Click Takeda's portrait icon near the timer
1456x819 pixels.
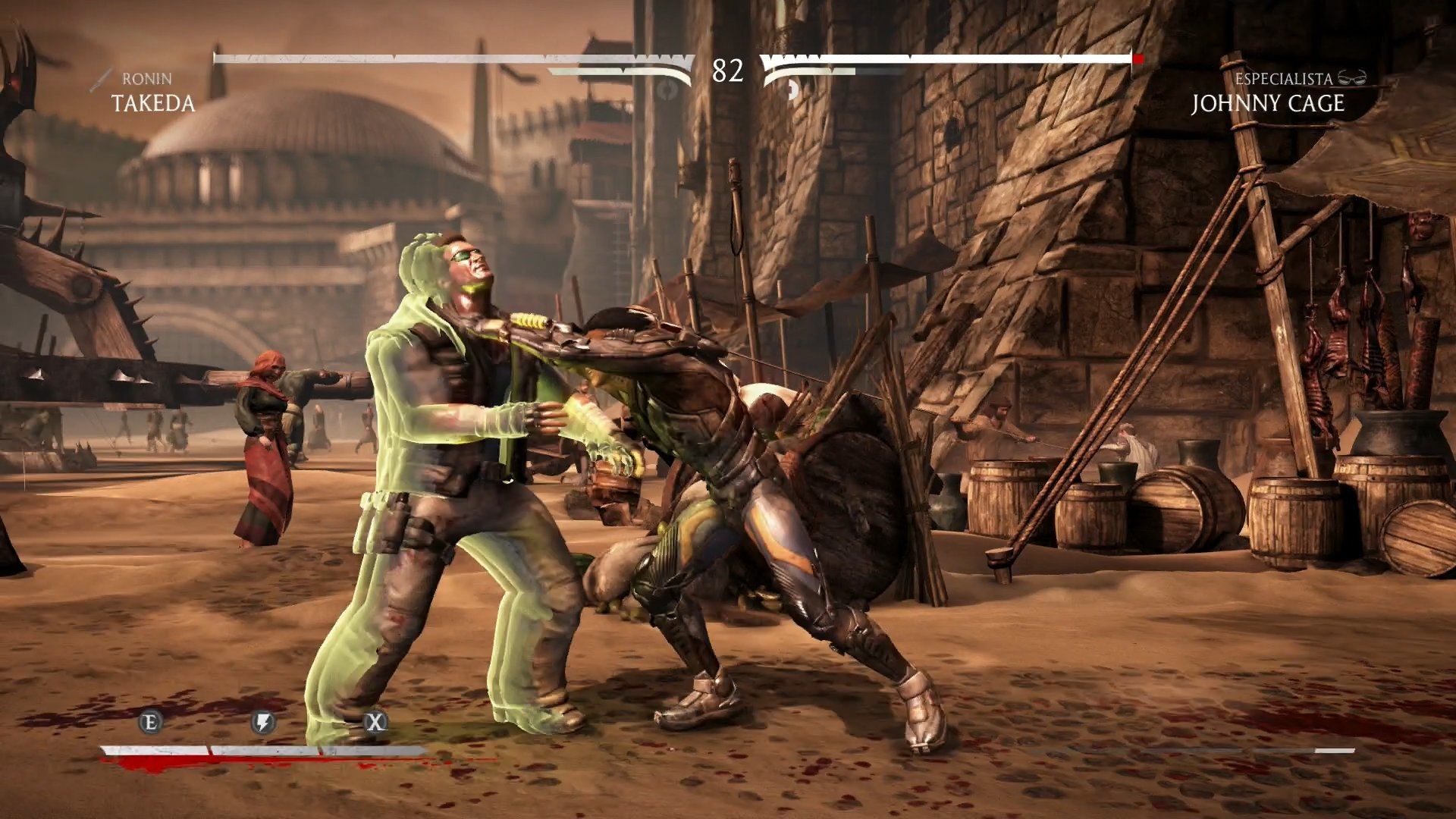[667, 91]
